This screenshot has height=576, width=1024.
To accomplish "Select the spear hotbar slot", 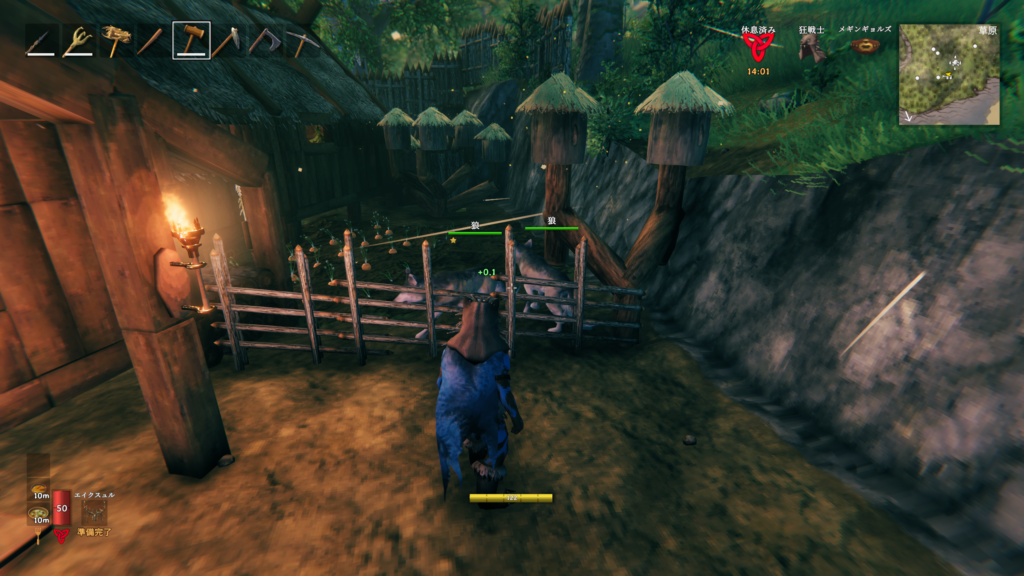I will [42, 42].
